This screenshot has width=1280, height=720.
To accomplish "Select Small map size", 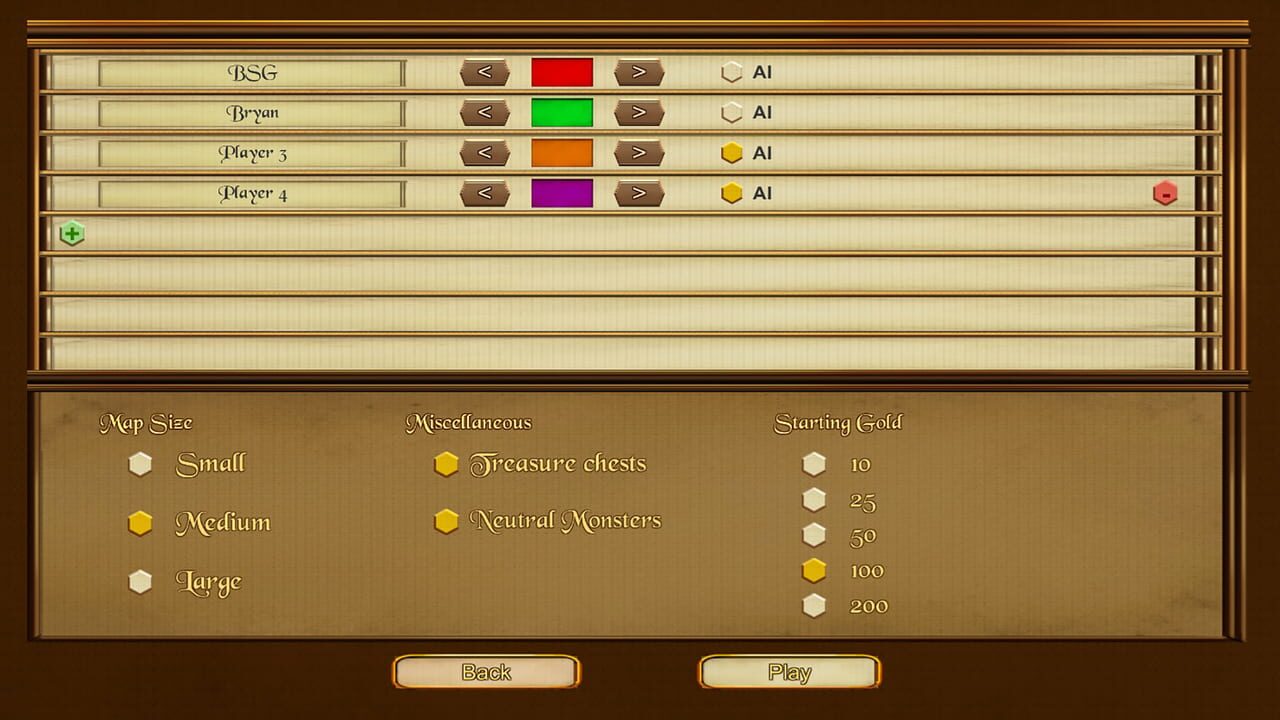I will (140, 463).
